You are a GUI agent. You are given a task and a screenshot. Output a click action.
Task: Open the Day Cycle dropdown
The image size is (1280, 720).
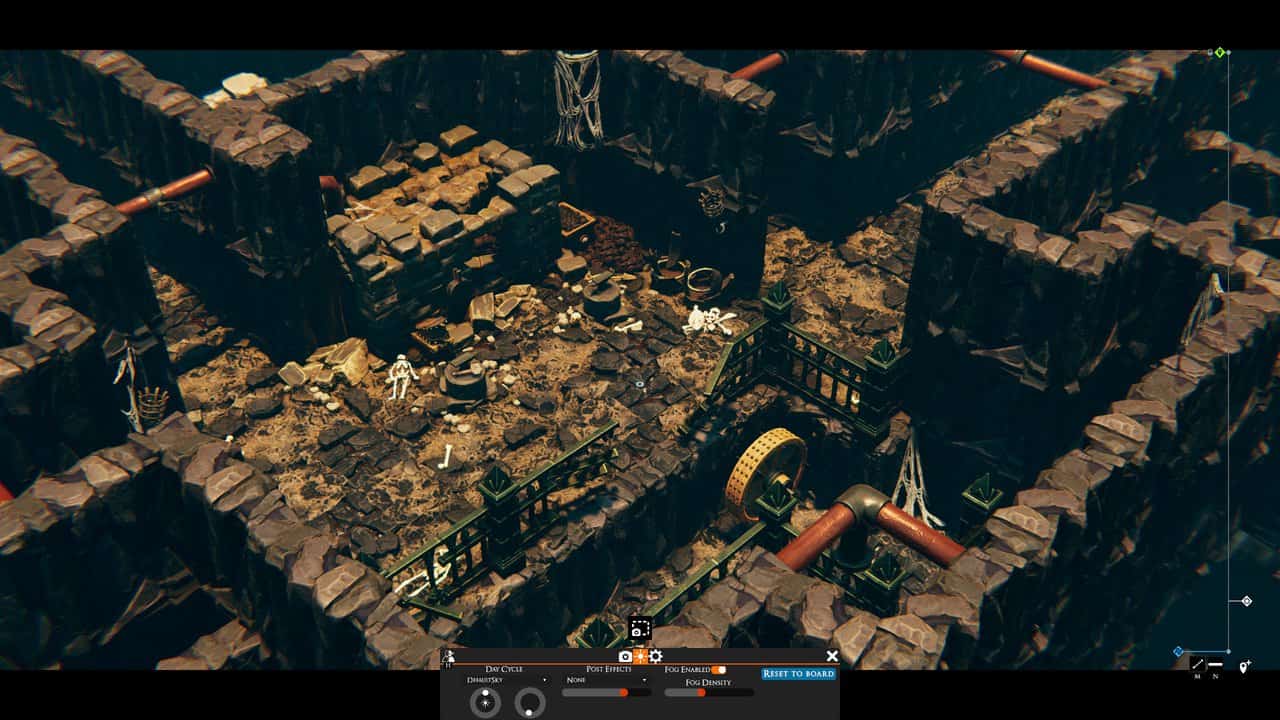tap(509, 680)
